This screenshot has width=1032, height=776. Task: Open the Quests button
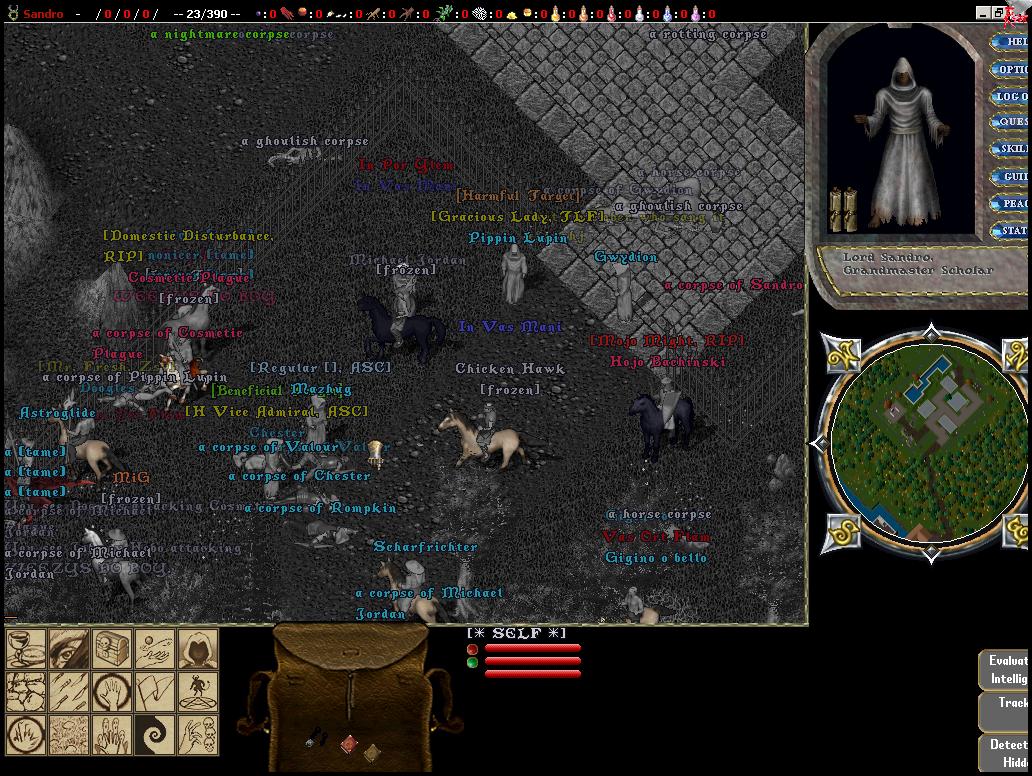click(1011, 123)
